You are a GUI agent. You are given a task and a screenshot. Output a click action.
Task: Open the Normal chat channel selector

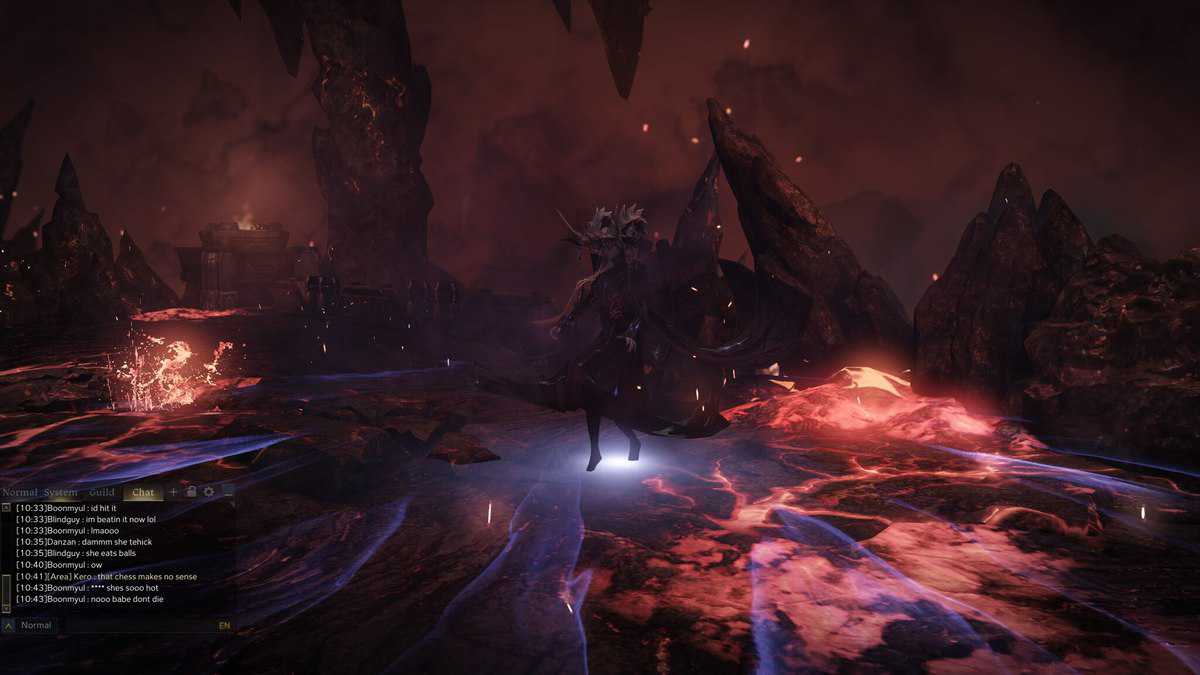click(x=36, y=625)
